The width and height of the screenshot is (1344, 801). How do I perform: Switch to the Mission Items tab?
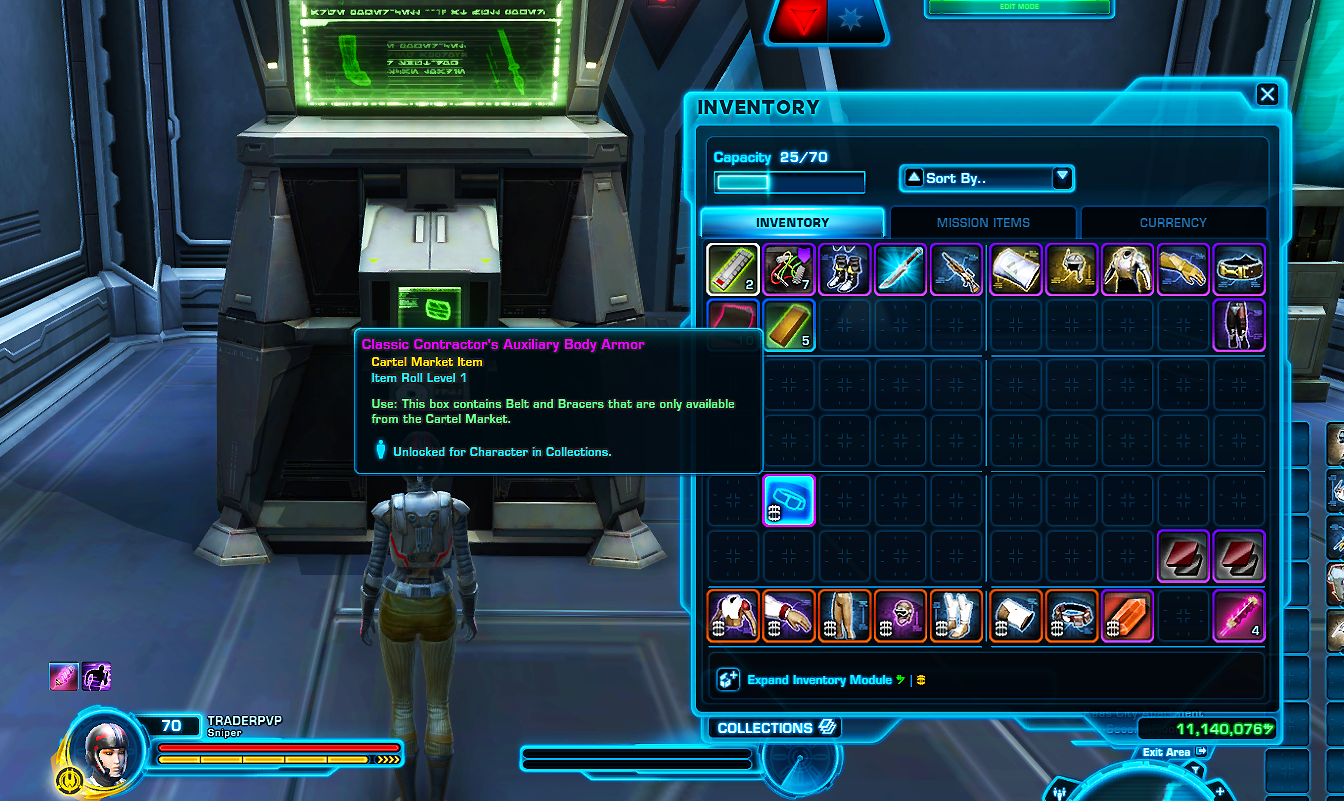pyautogui.click(x=983, y=222)
